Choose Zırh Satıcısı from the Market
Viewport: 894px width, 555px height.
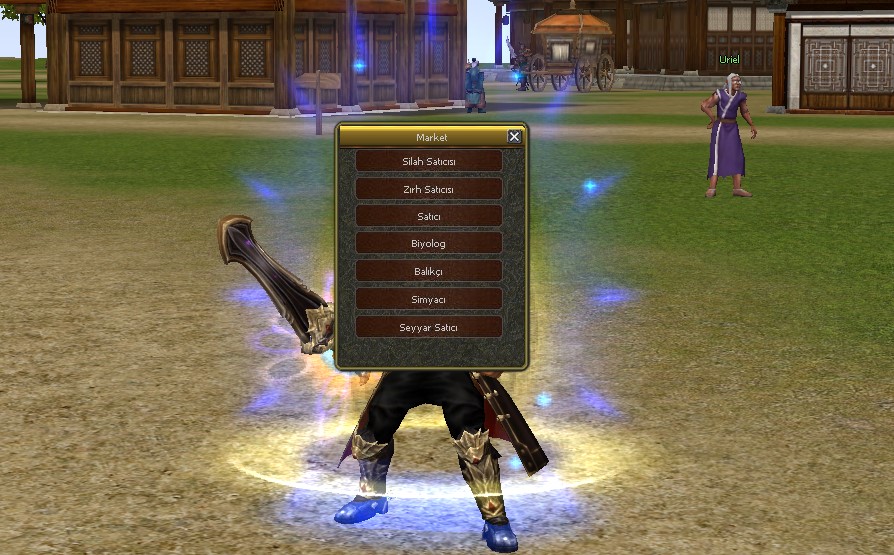429,189
